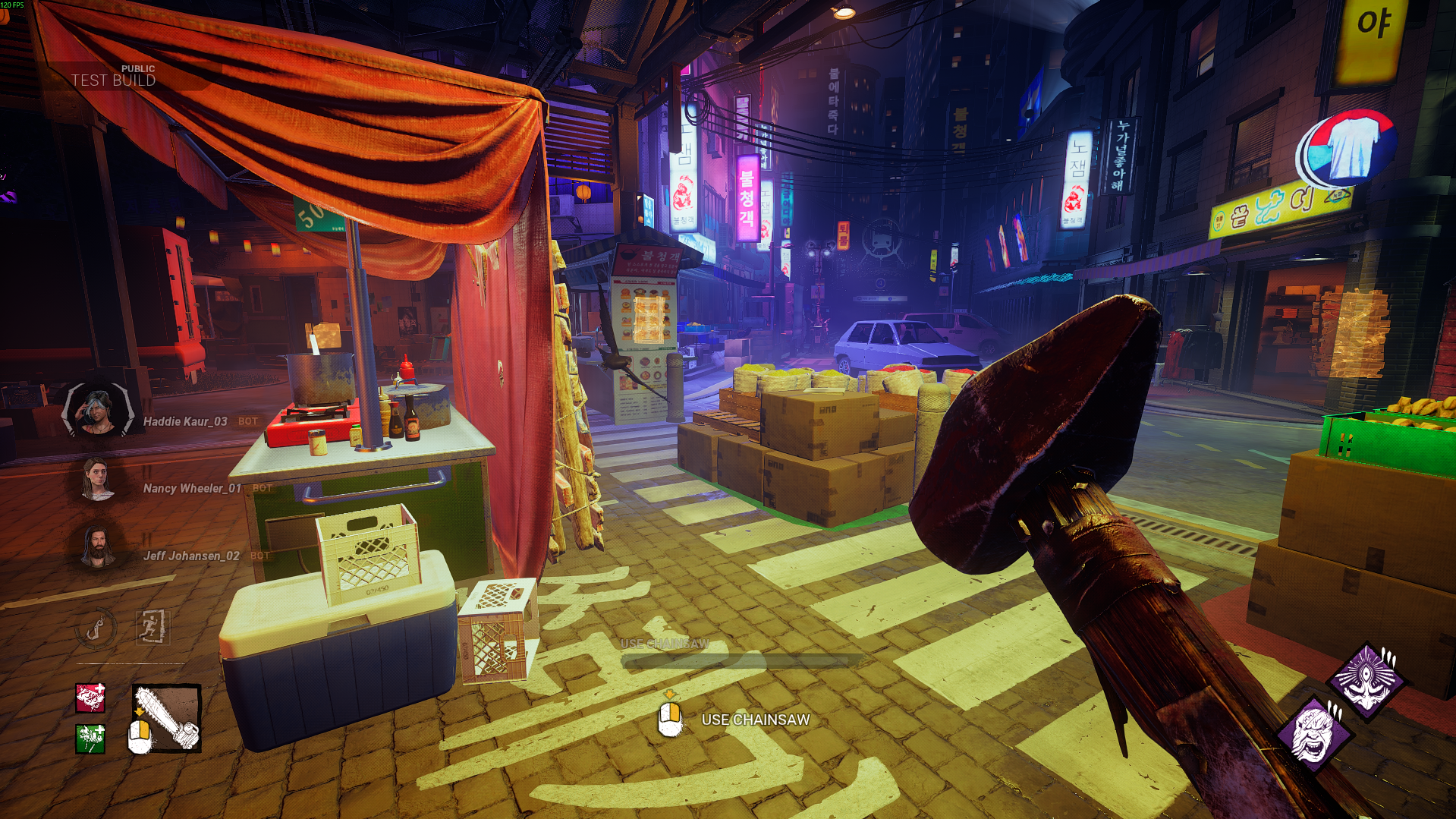Choose Jeff Johansen_02's survivor portrait
This screenshot has width=1456, height=819.
98,547
